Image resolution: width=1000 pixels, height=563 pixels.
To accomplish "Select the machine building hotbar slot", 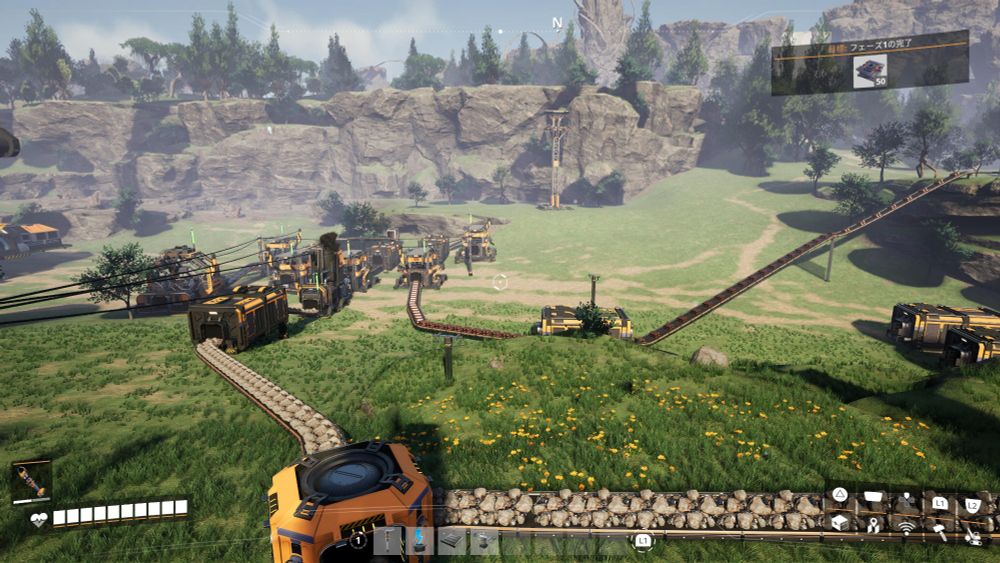I will [485, 541].
